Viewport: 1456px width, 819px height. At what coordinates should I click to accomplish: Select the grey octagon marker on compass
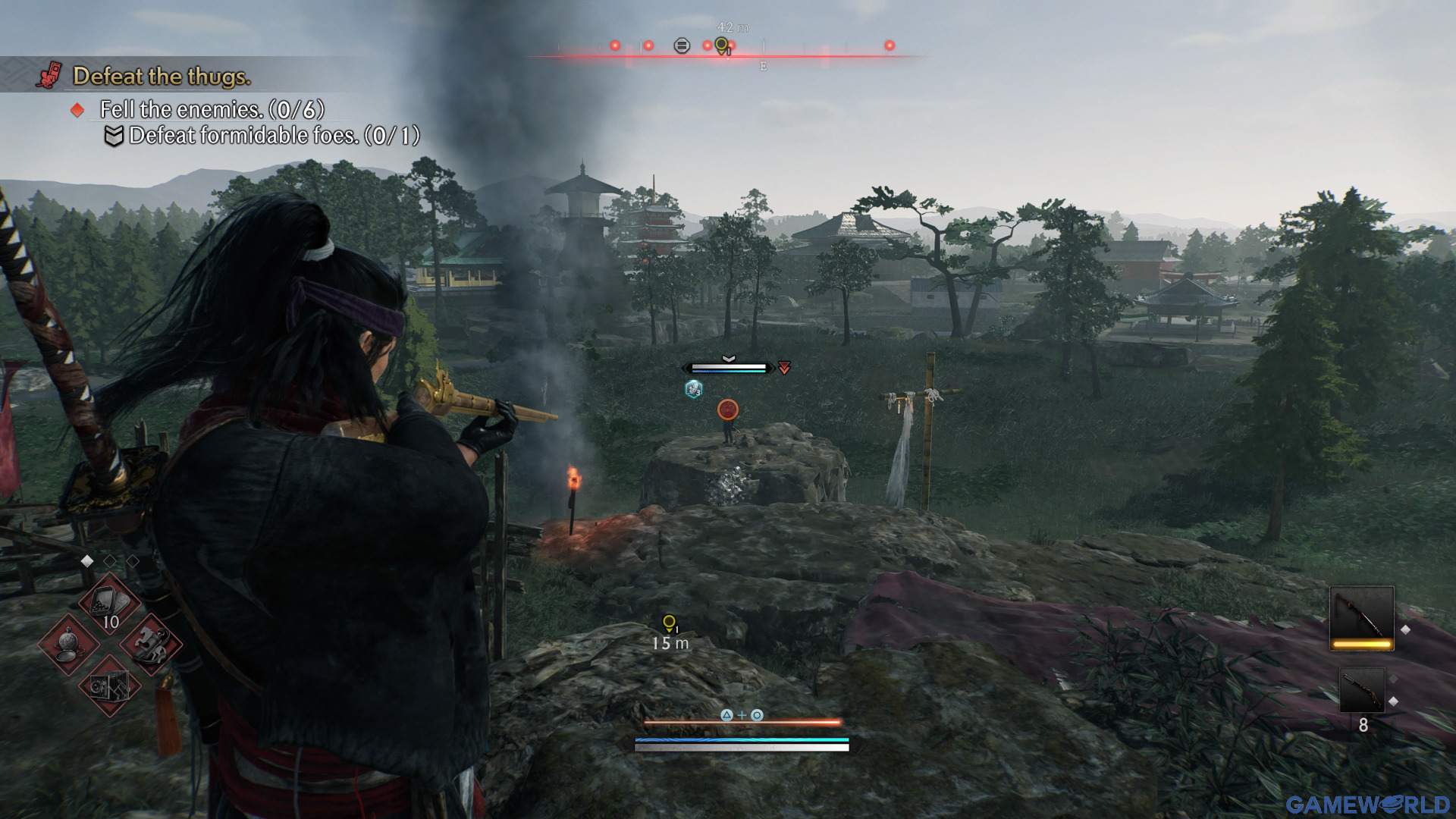tap(682, 46)
